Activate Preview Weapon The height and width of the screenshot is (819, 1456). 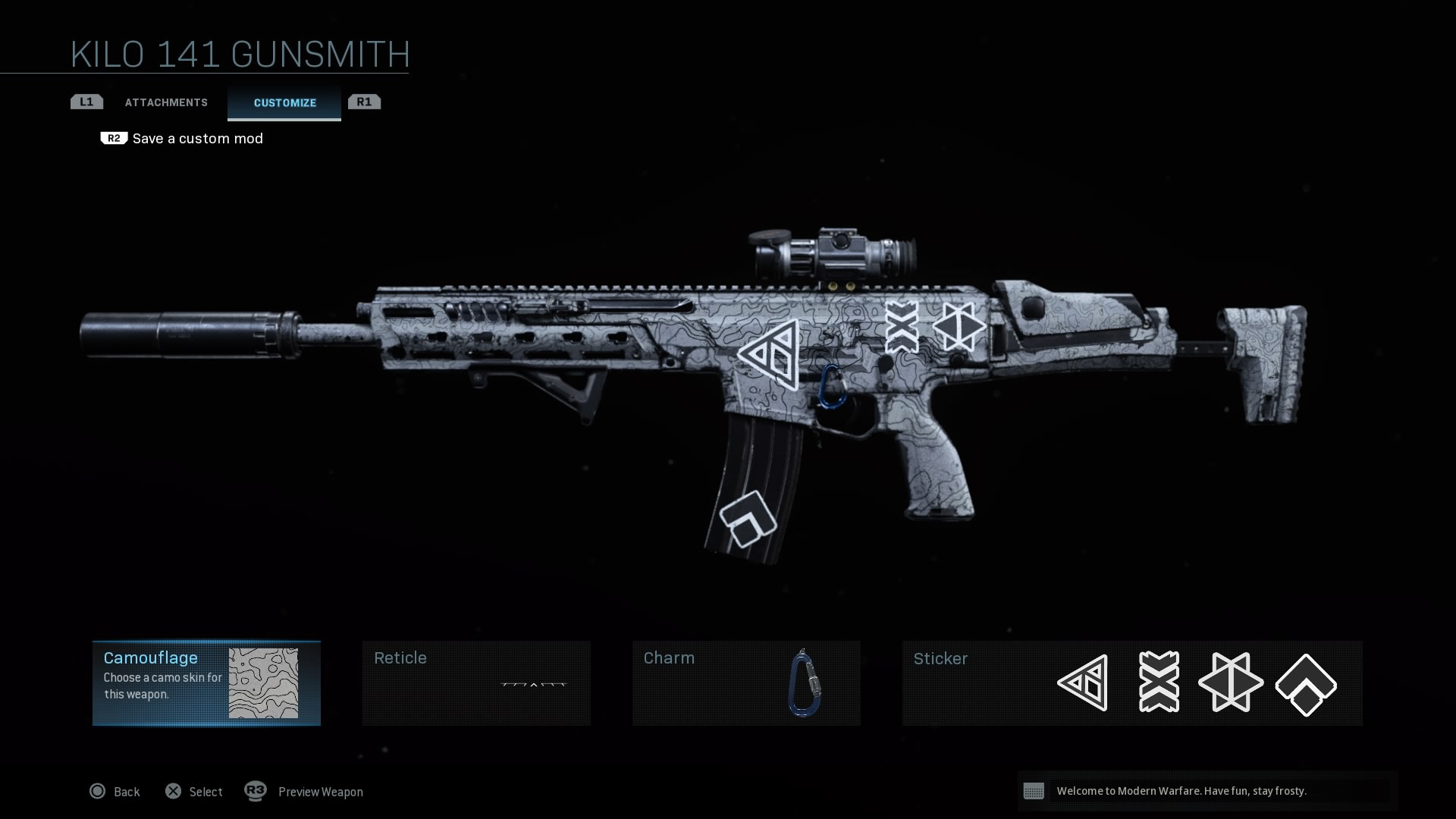tap(304, 792)
